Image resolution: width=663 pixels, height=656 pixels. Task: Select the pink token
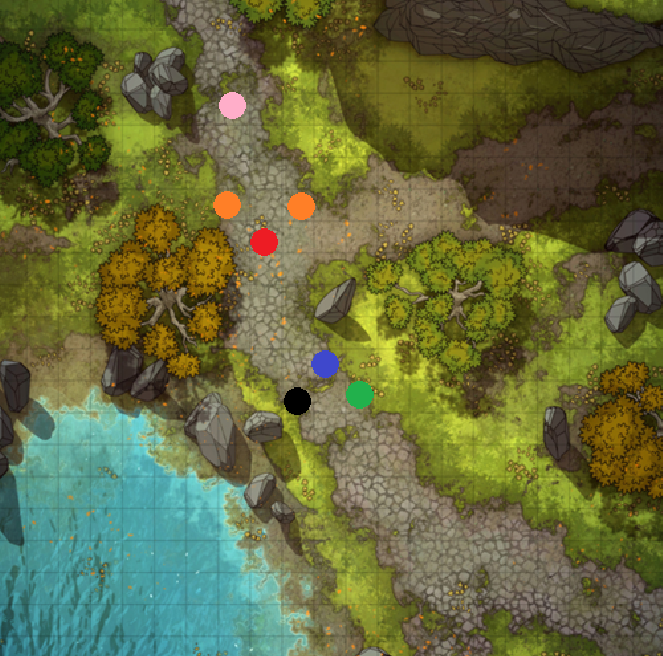coord(233,105)
